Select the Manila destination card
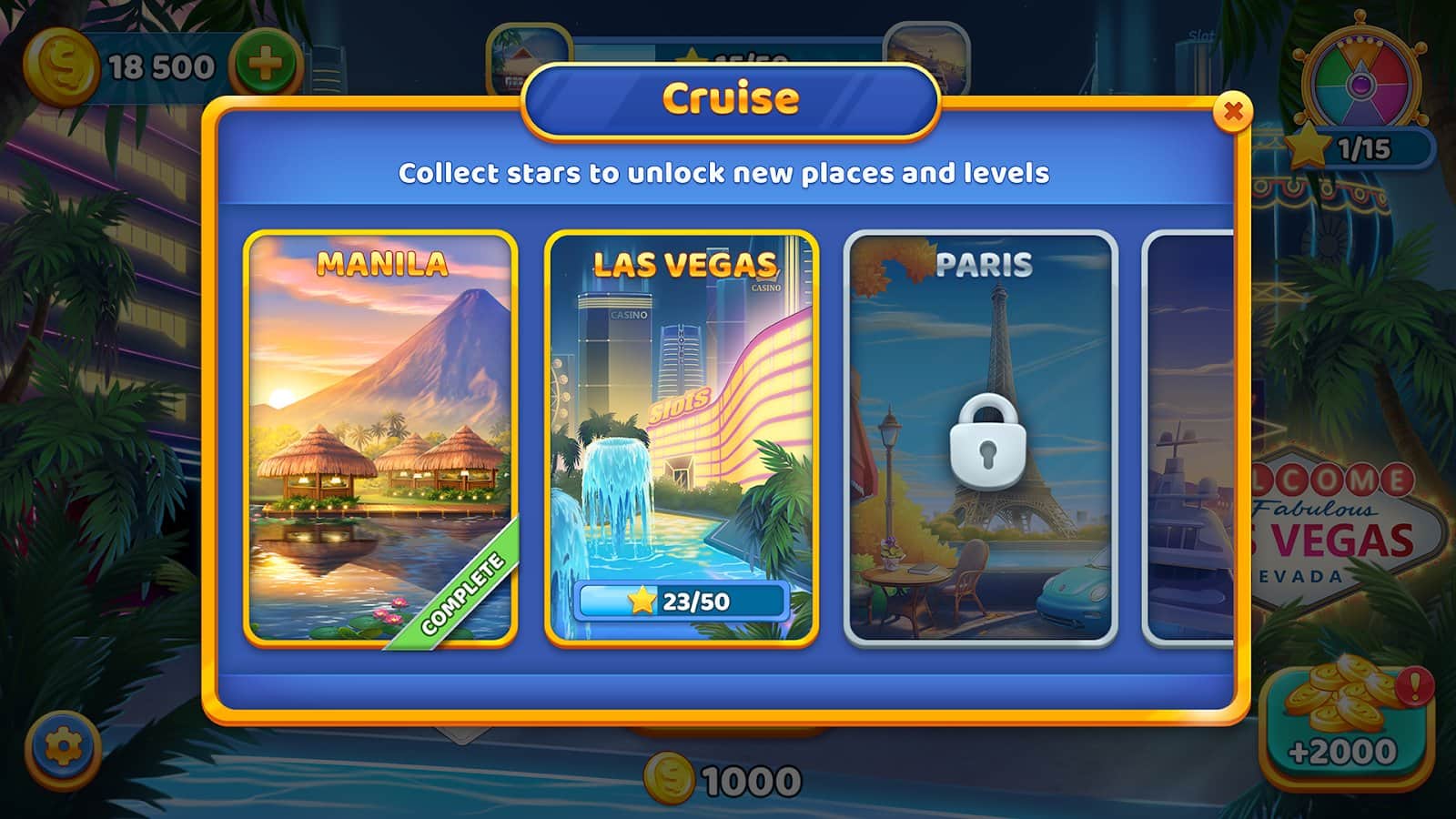The height and width of the screenshot is (819, 1456). (380, 439)
